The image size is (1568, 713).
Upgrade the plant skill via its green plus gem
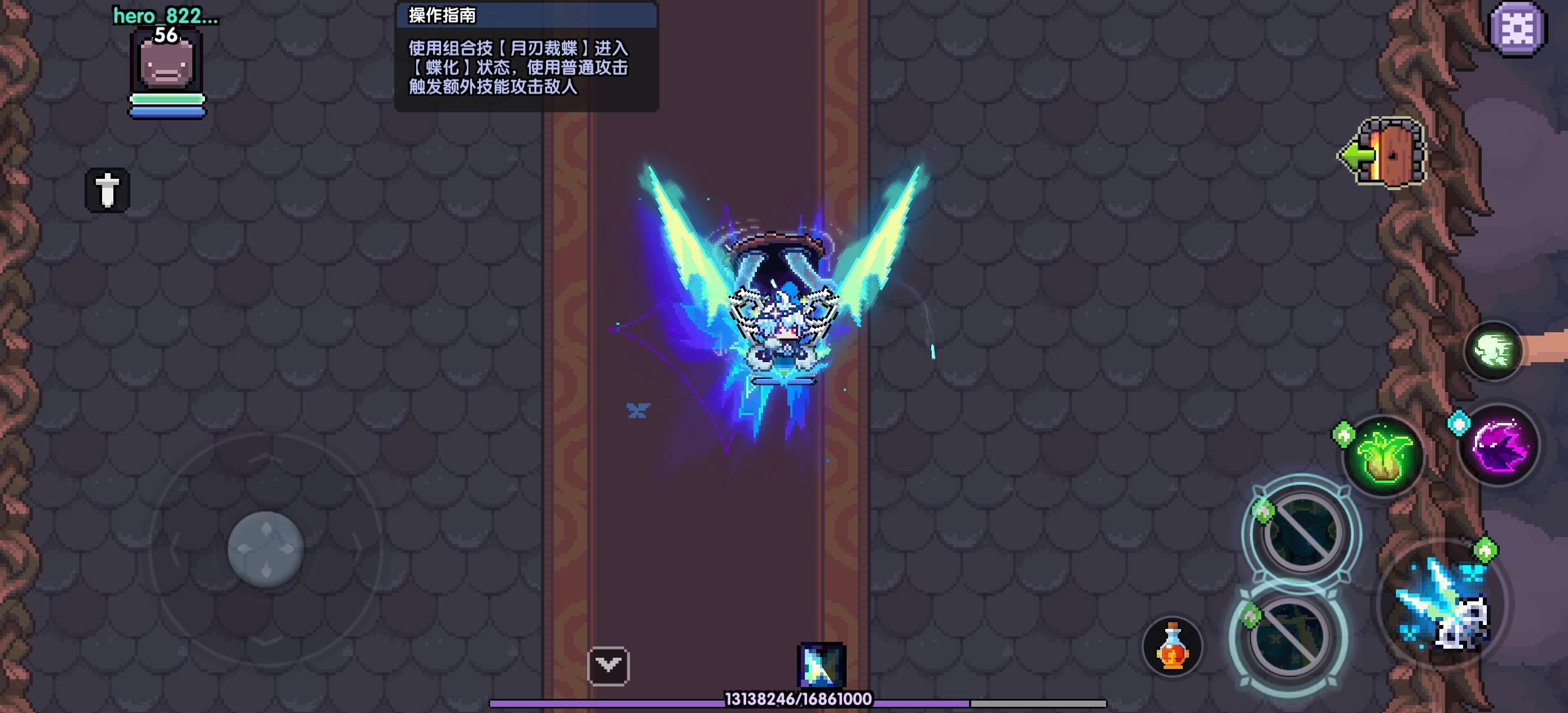pyautogui.click(x=1343, y=434)
